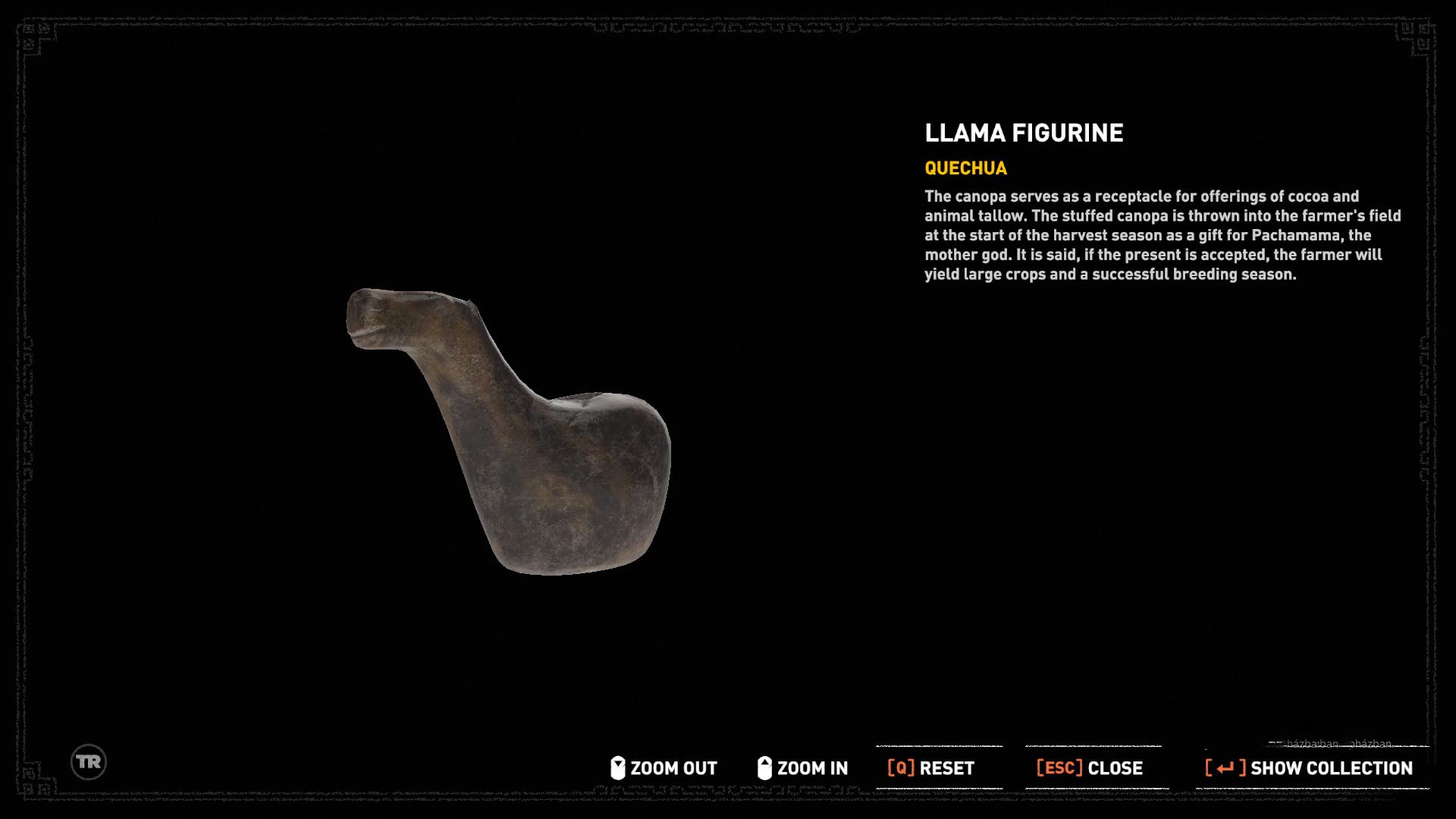Zoom in on the figurine

tap(802, 768)
